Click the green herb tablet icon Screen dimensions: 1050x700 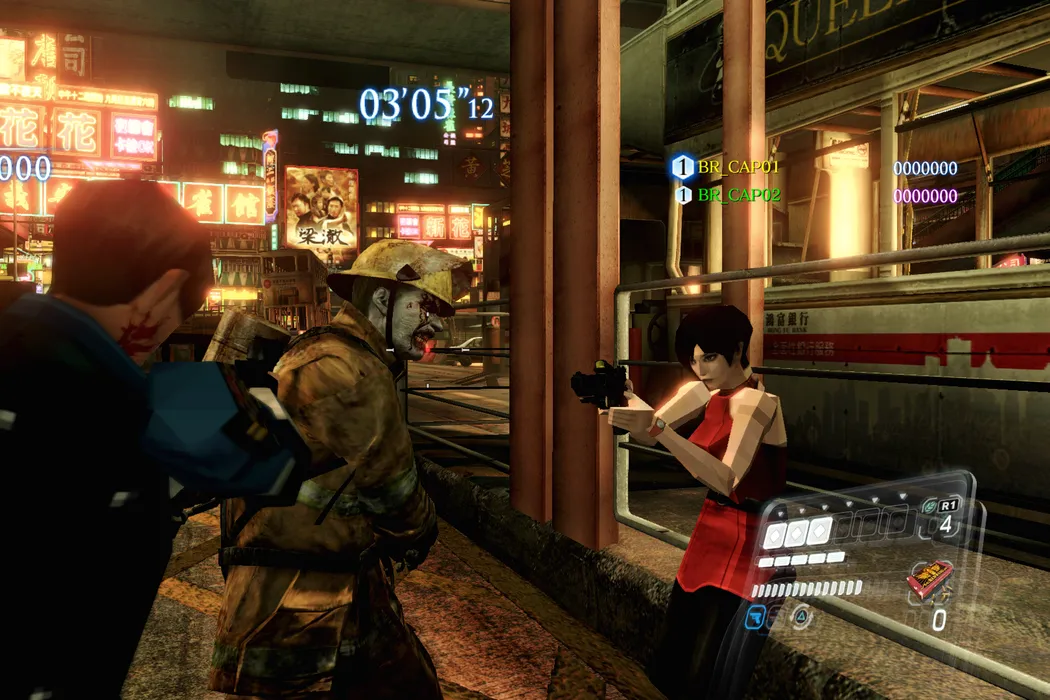[929, 507]
